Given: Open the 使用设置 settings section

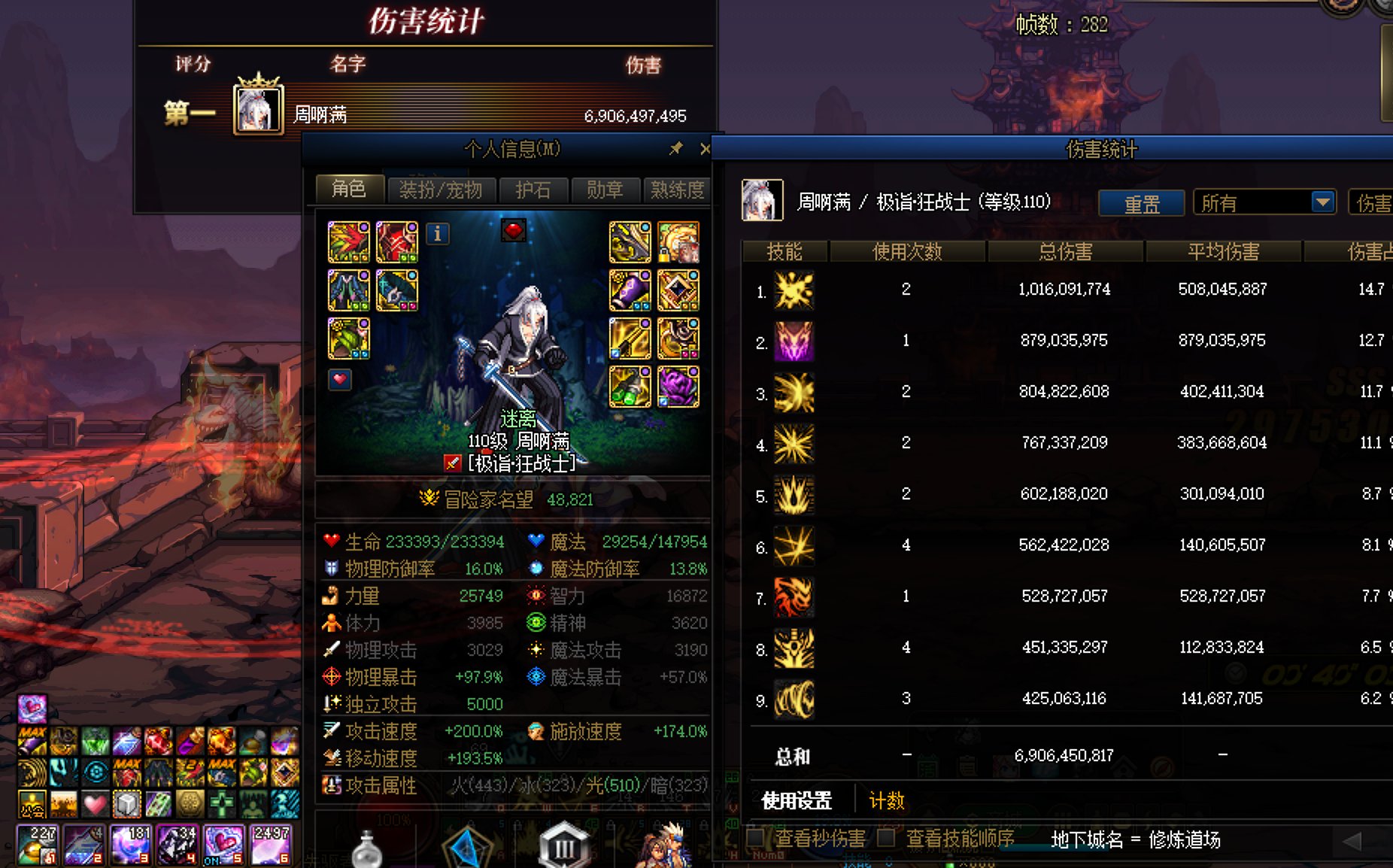Looking at the screenshot, I should click(x=796, y=801).
